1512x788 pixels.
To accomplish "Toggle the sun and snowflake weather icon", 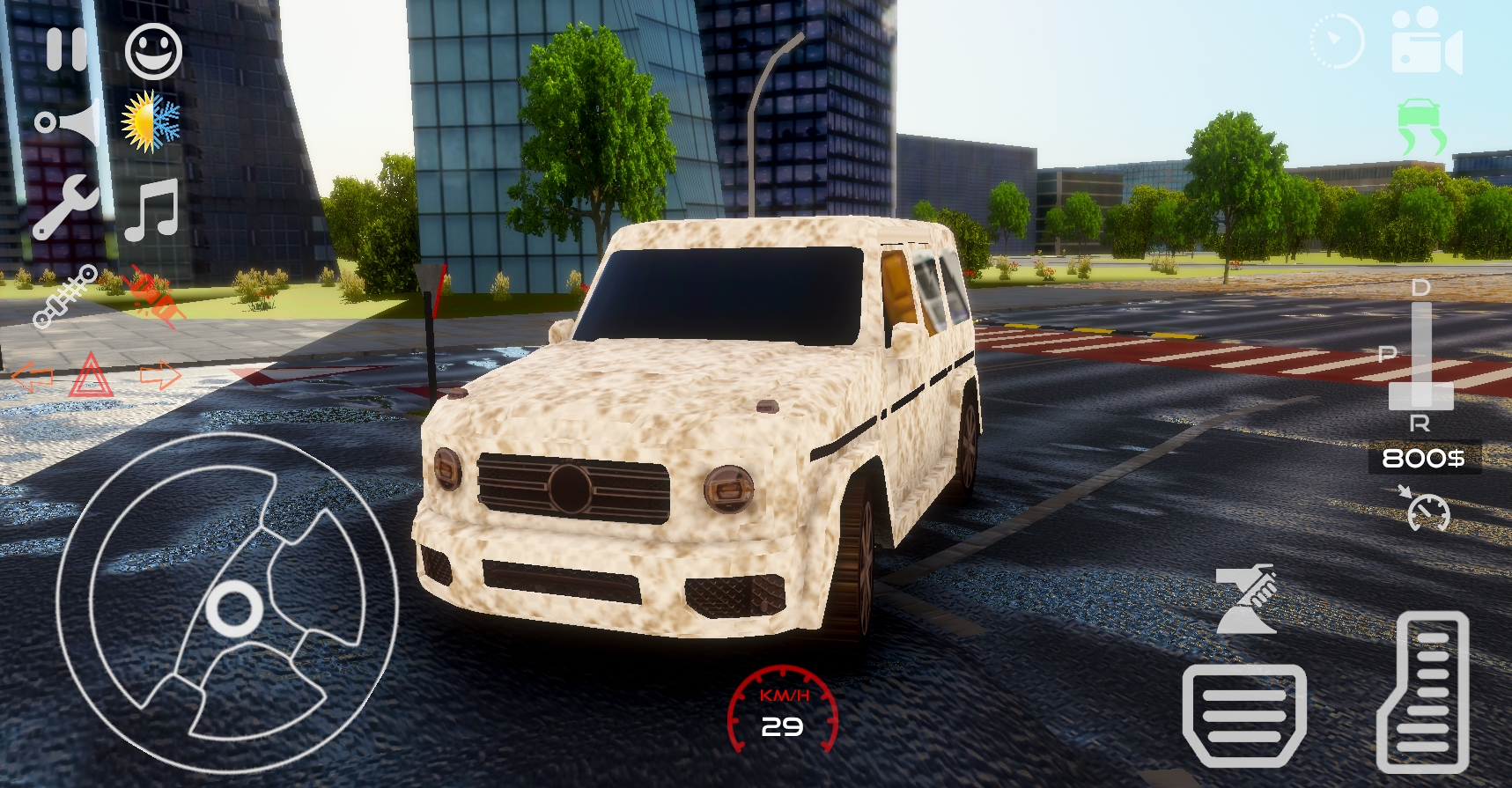I will click(151, 121).
